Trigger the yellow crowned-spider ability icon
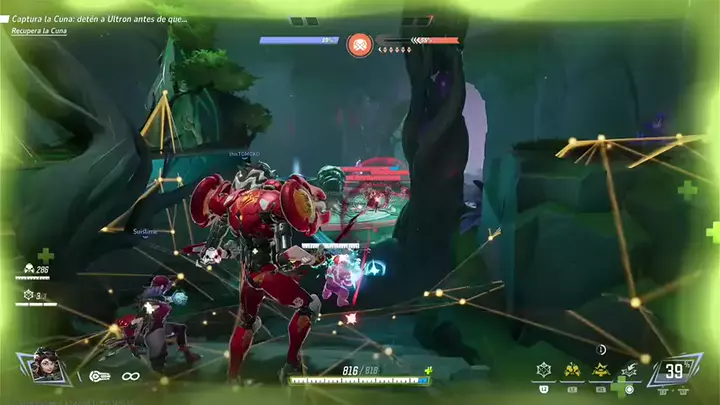Screen dimensions: 720x405 (x=601, y=370)
